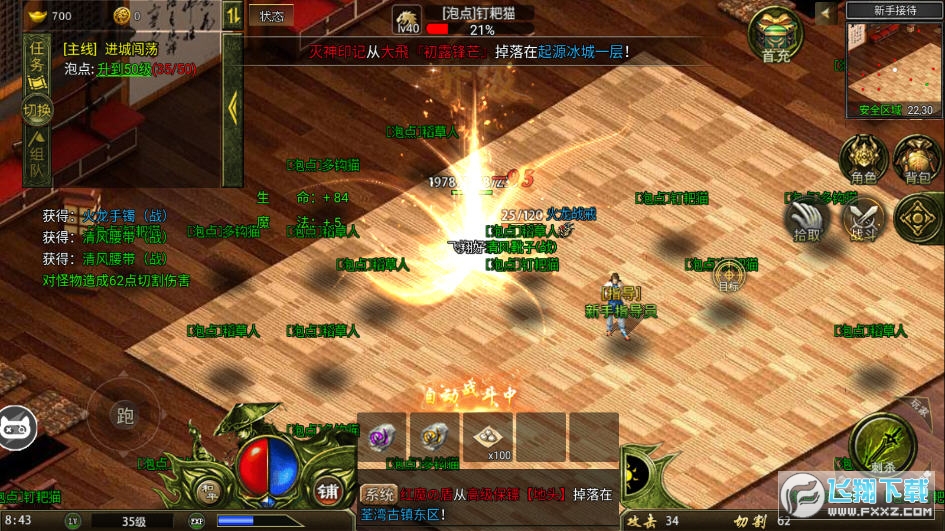Follow the 升到50级 quest link

point(122,66)
